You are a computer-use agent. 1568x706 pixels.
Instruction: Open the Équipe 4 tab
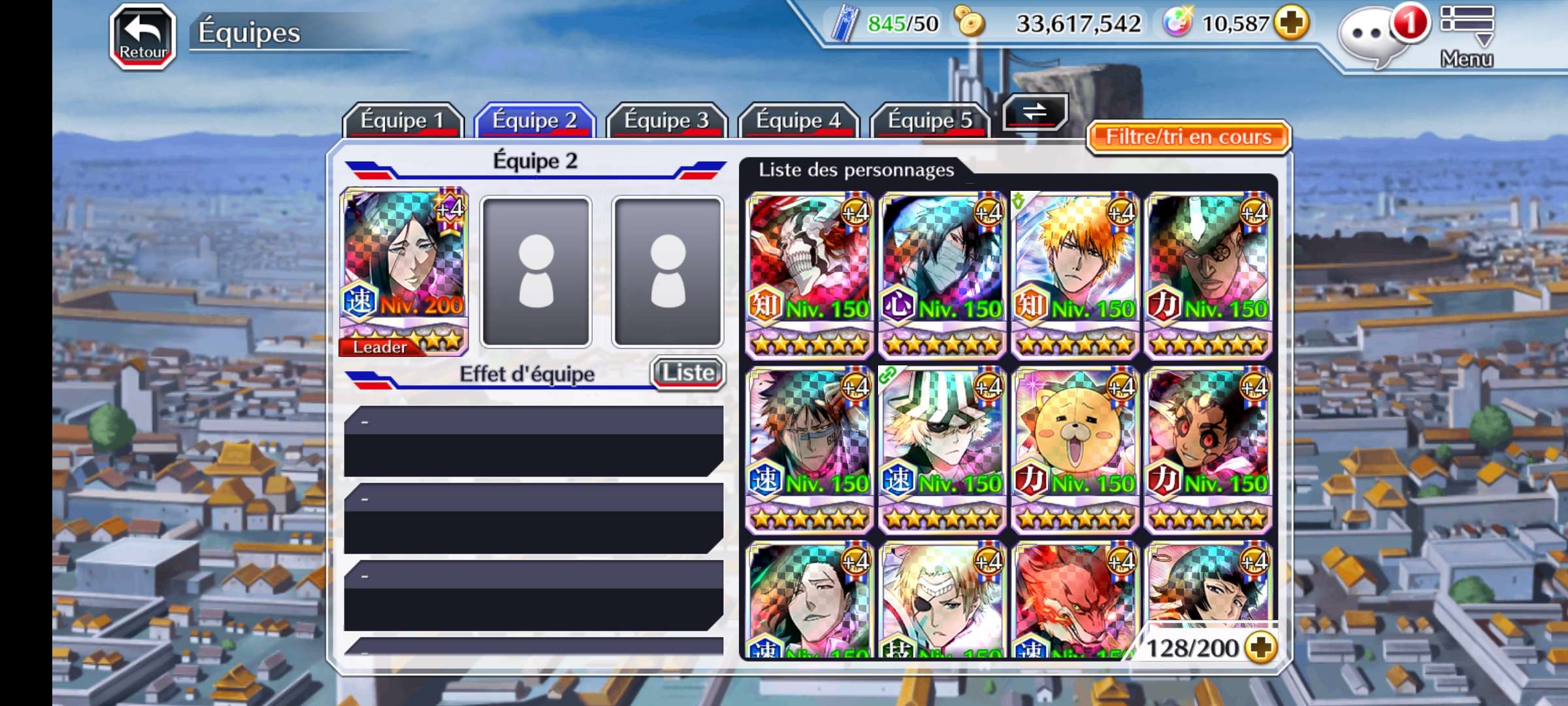coord(798,120)
